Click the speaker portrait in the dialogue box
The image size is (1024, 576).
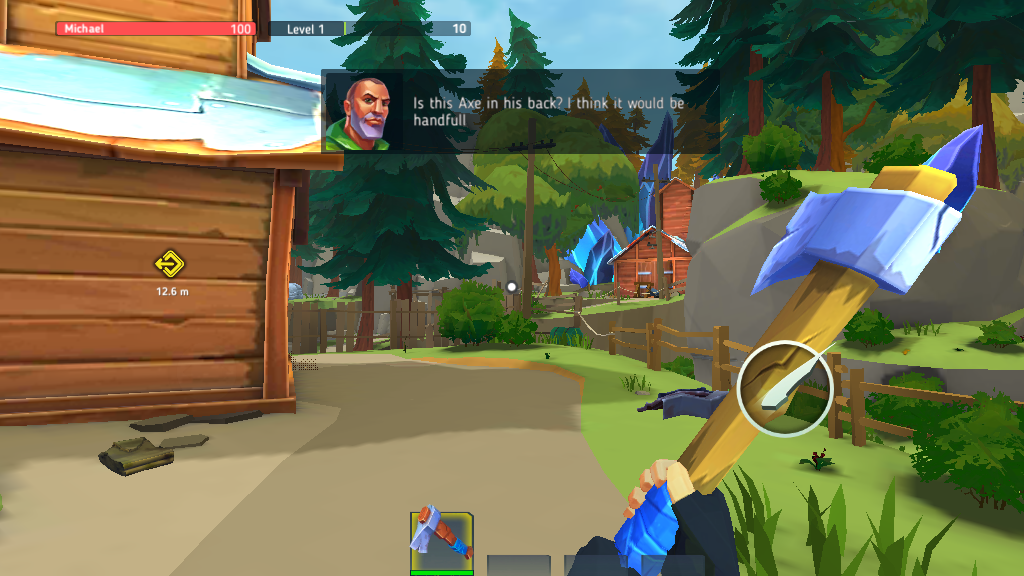point(363,111)
